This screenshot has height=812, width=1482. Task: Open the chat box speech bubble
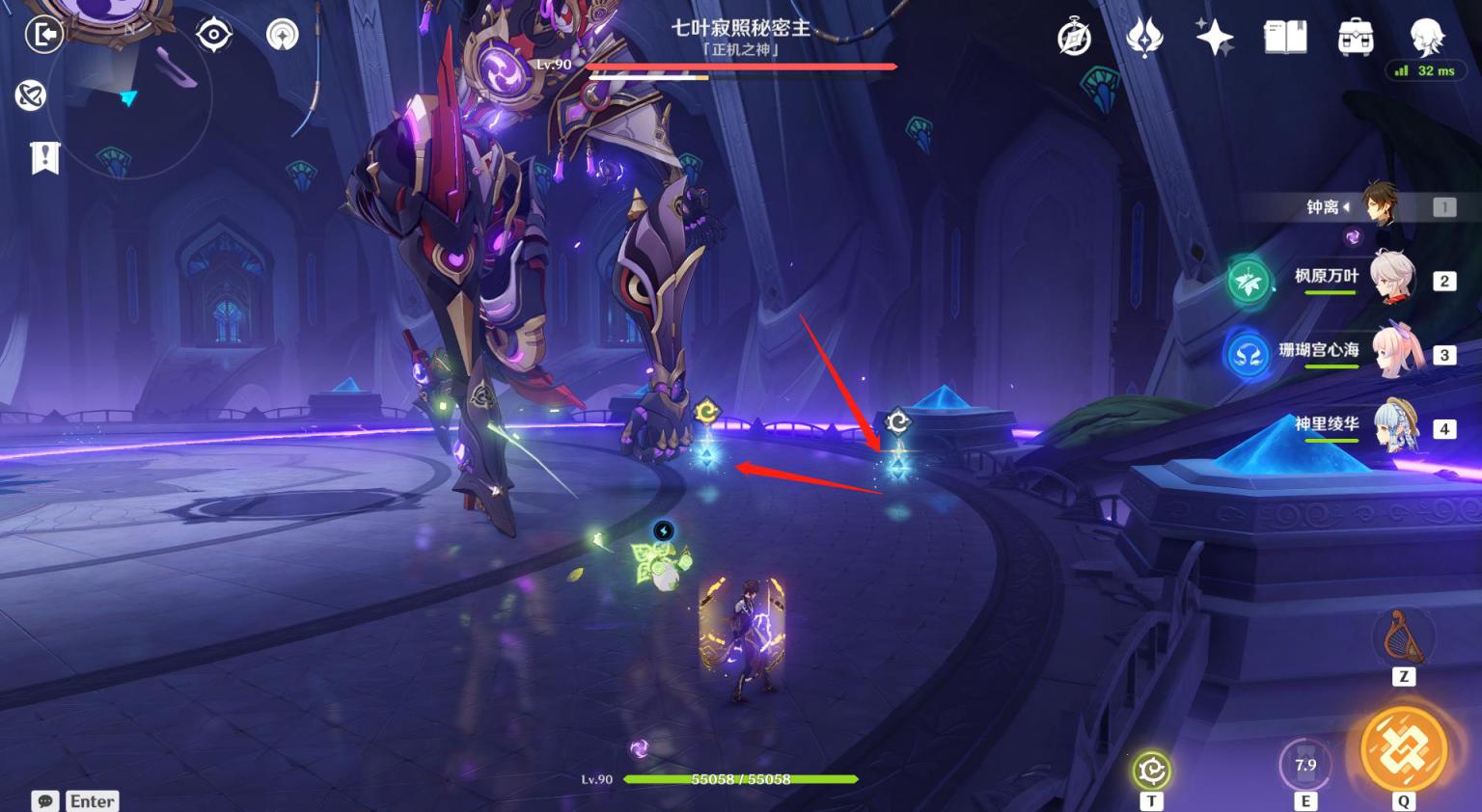coord(44,801)
